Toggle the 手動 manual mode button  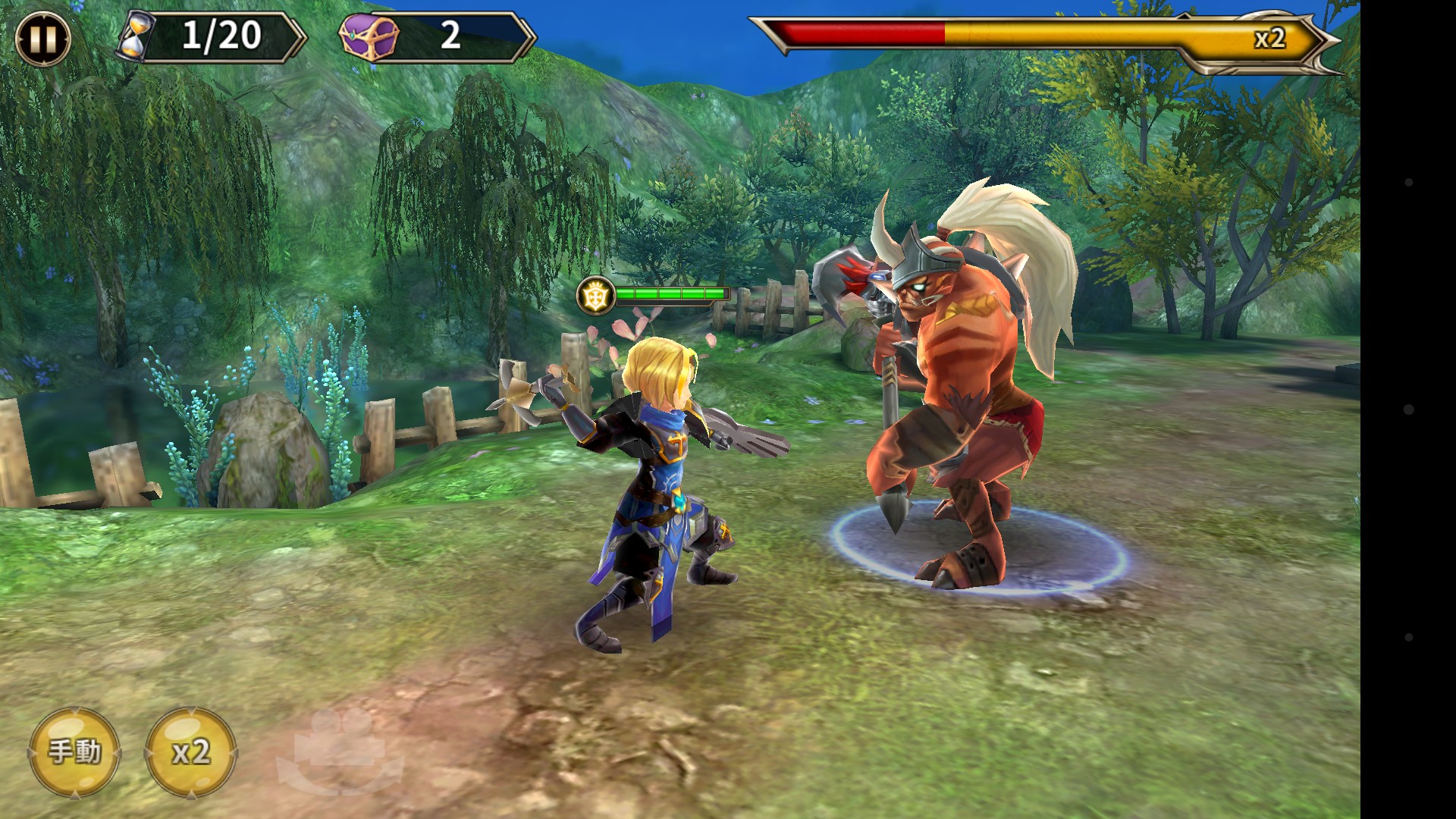pyautogui.click(x=74, y=752)
